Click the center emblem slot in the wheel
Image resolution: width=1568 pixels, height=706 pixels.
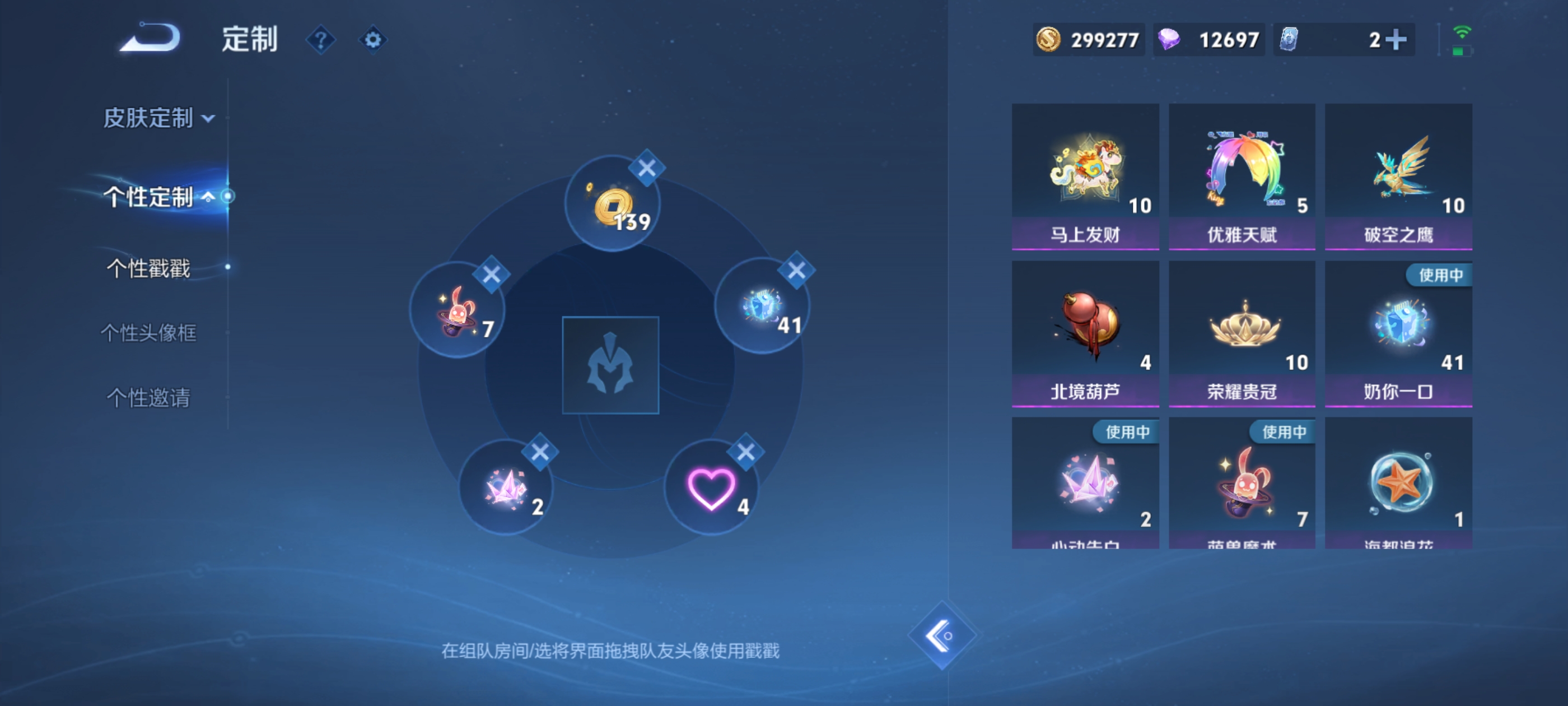[611, 365]
